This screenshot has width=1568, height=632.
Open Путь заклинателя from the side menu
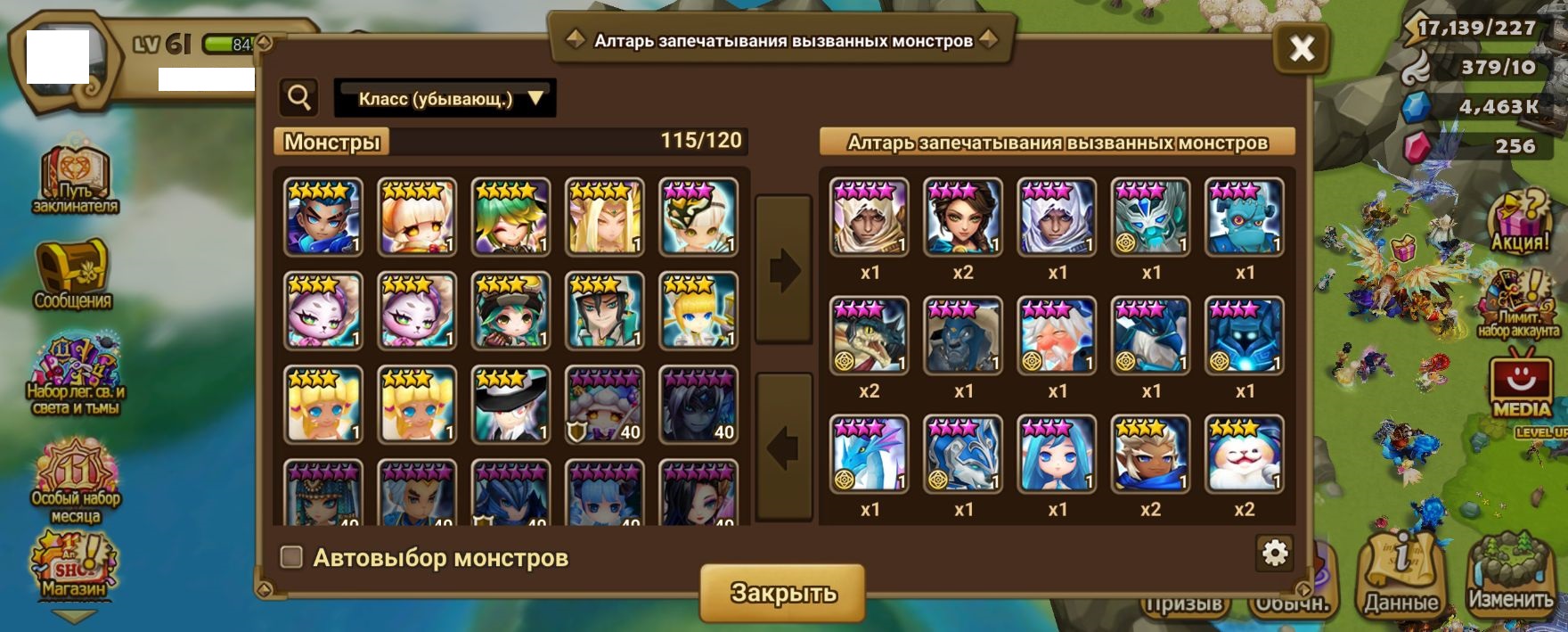pyautogui.click(x=75, y=178)
